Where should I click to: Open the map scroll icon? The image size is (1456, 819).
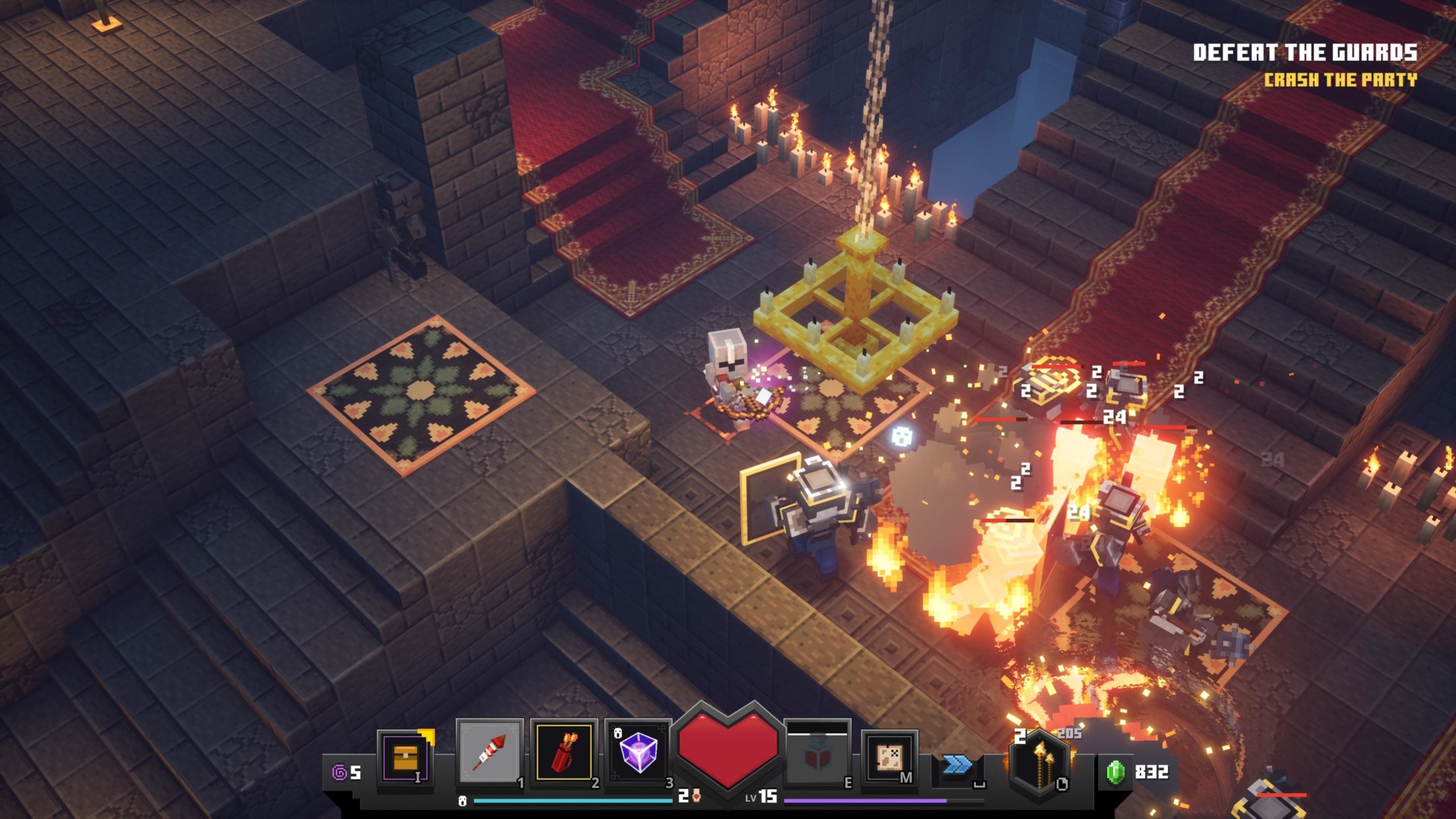889,758
